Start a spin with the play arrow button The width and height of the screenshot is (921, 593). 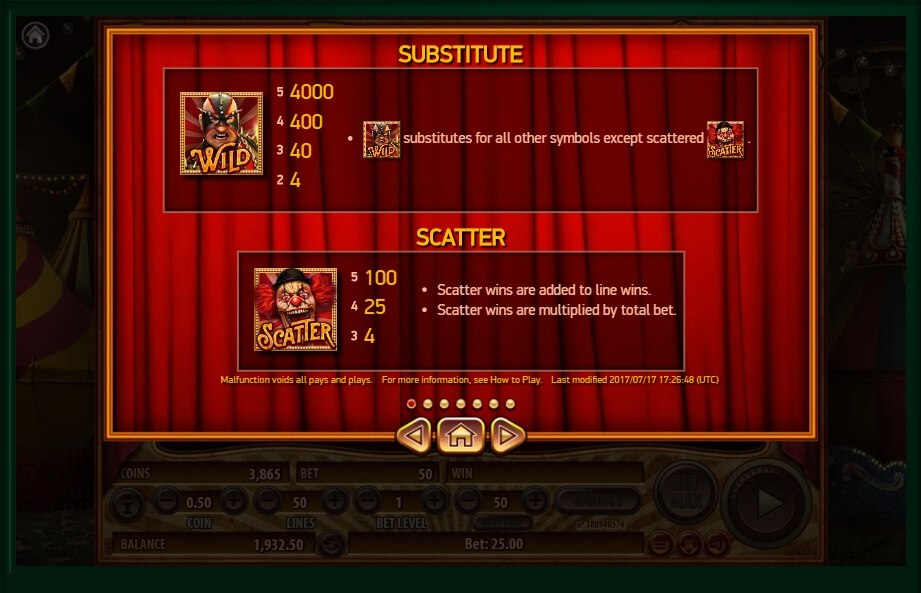[767, 502]
